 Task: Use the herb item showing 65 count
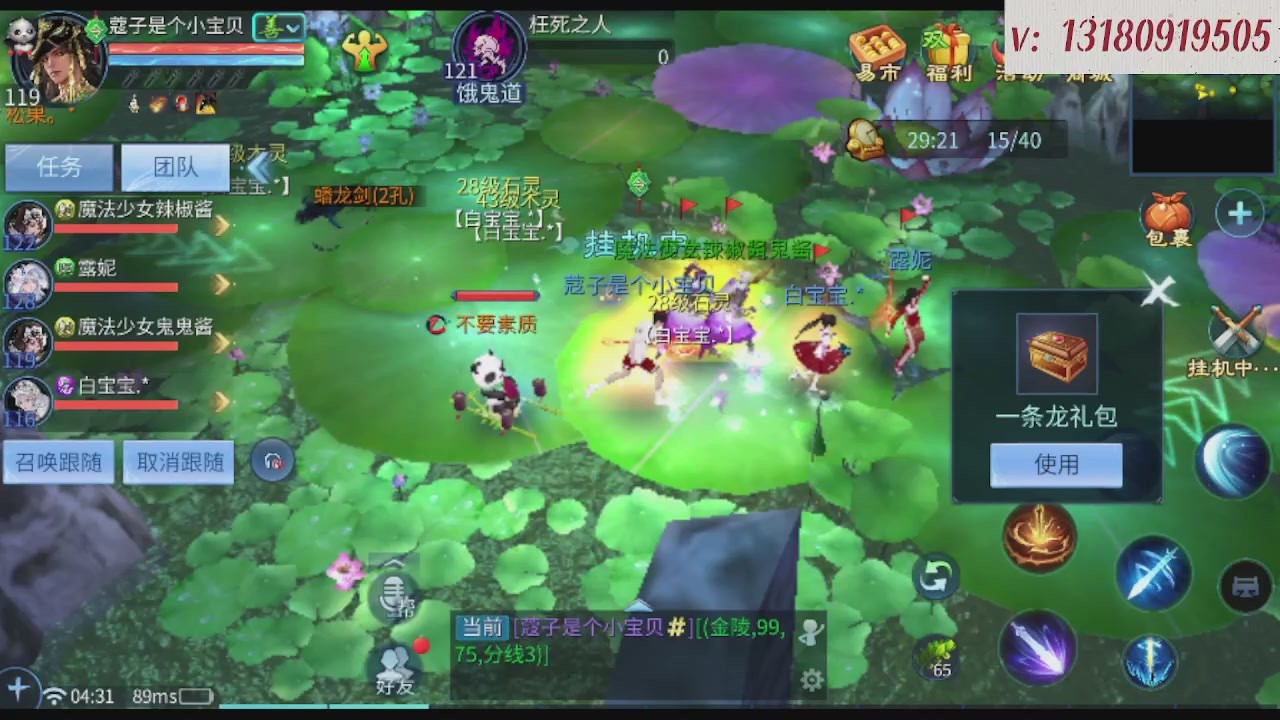pos(932,655)
